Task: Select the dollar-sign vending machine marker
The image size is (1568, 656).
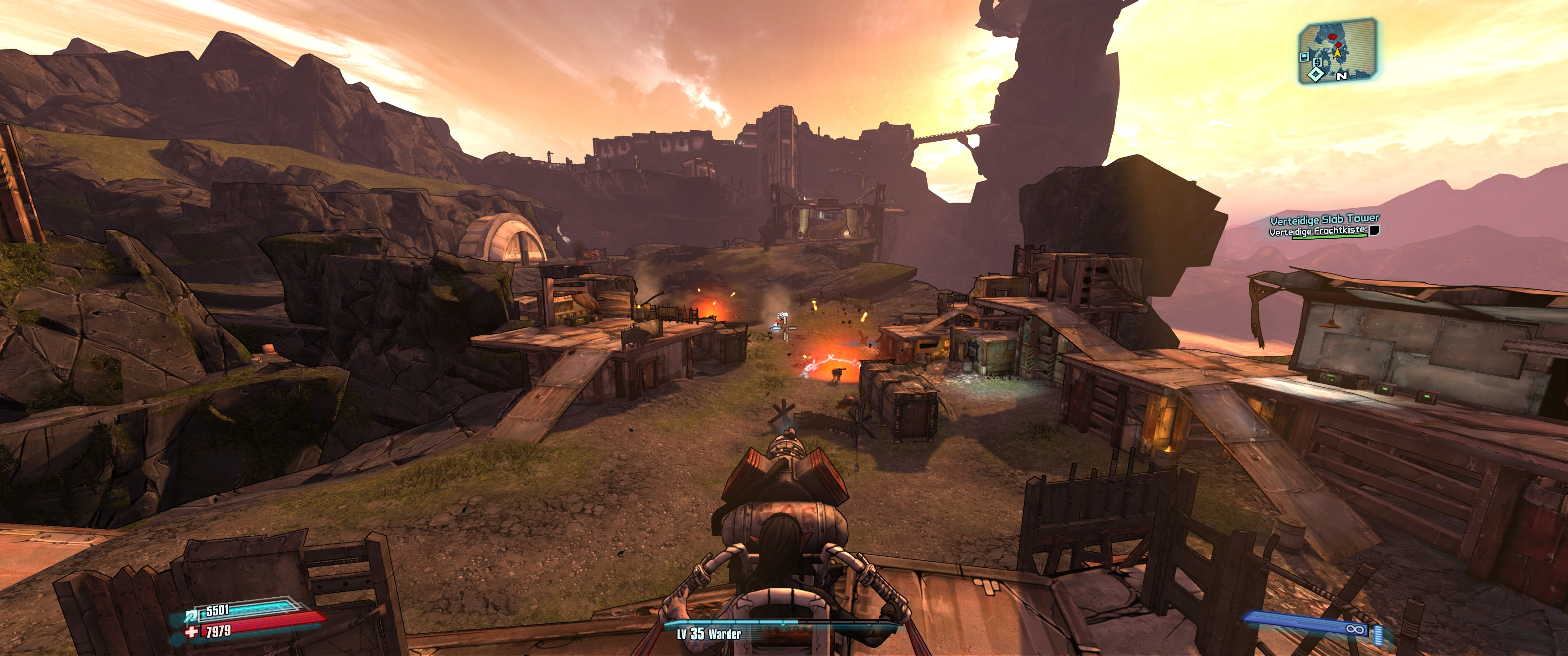Action: pyautogui.click(x=1318, y=62)
